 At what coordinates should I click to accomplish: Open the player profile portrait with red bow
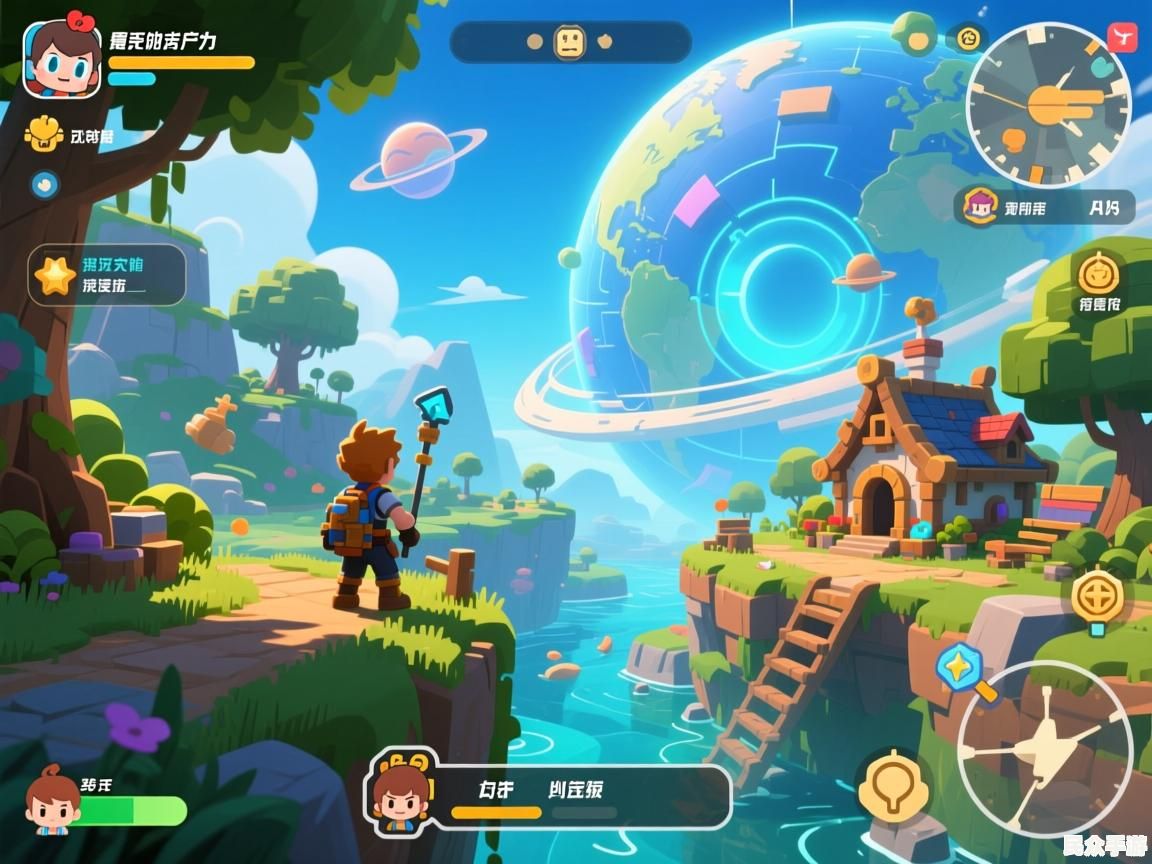[x=62, y=60]
